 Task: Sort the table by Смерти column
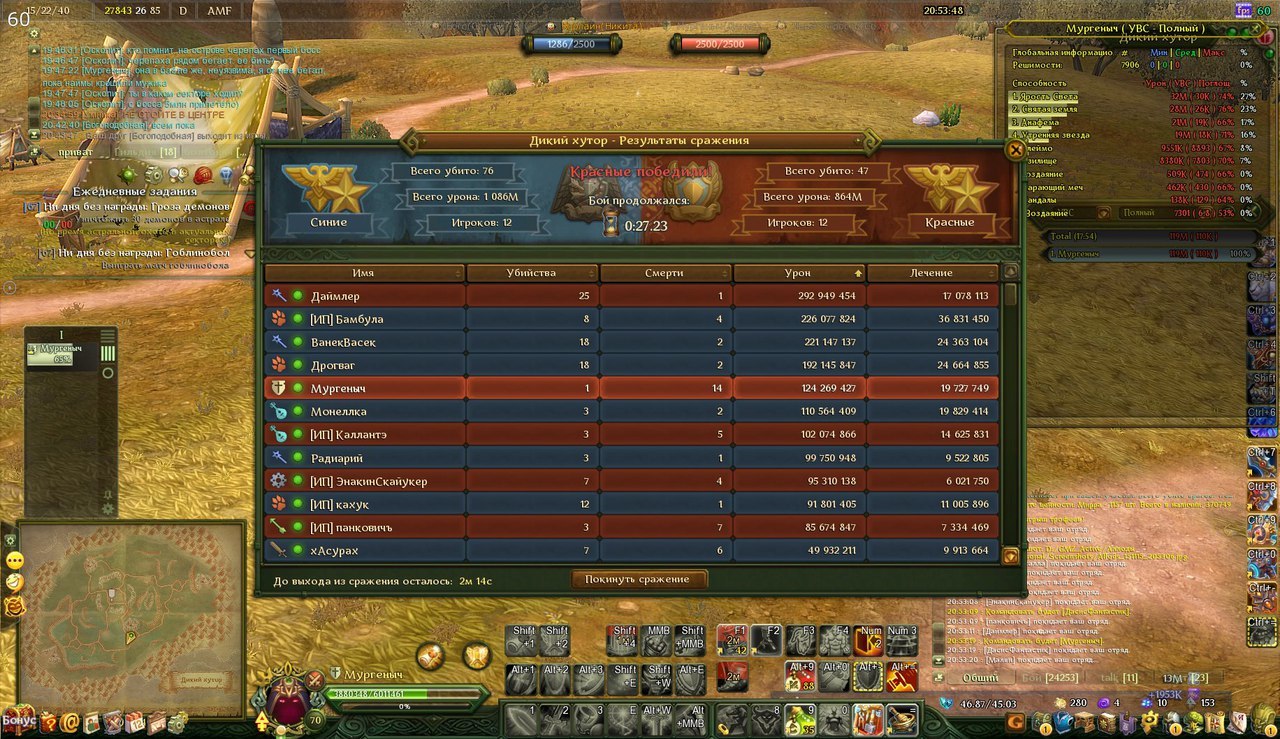[x=664, y=273]
